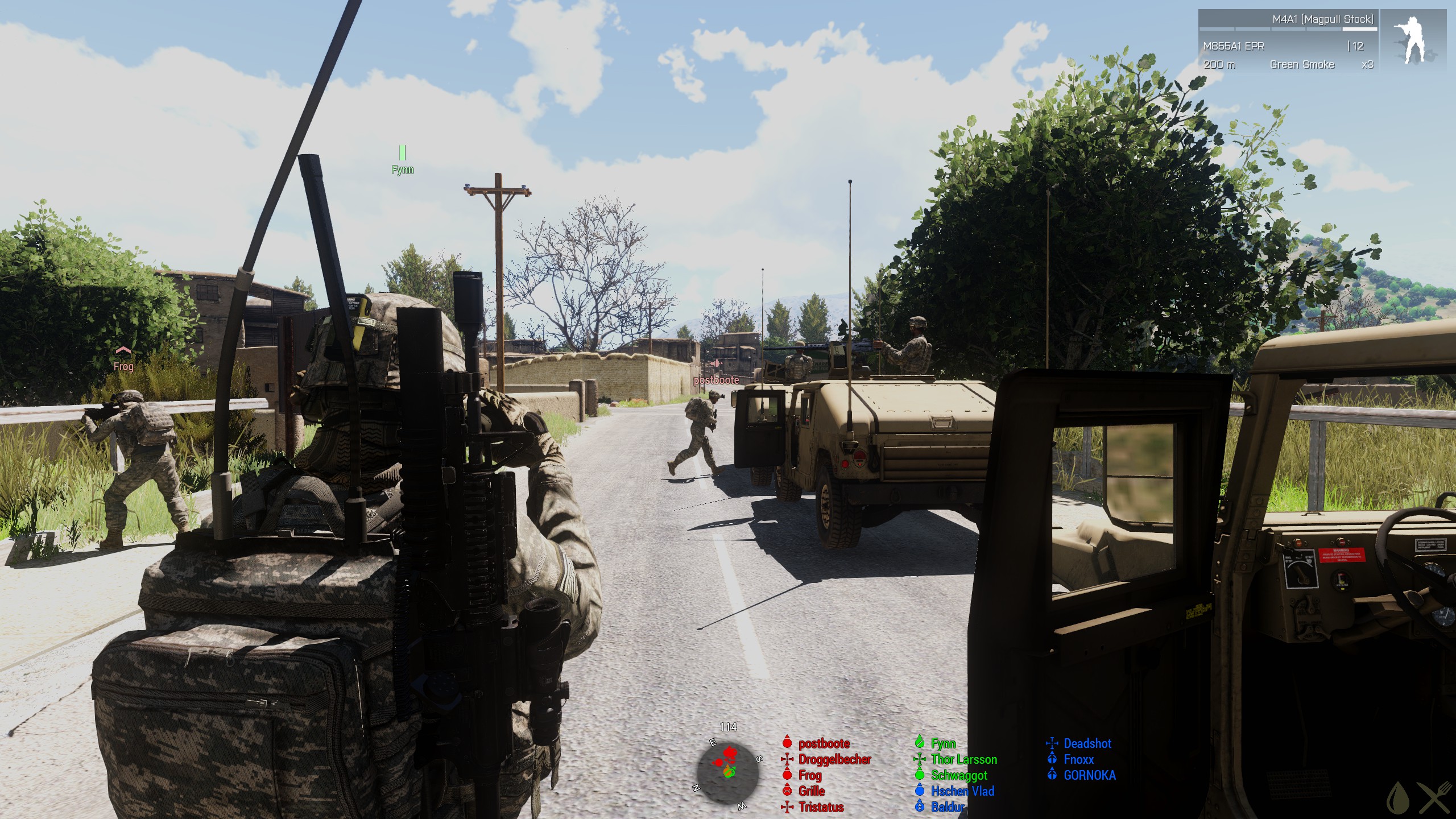Choose Droggelbecher from the red team list
This screenshot has height=819, width=1456.
pos(834,759)
